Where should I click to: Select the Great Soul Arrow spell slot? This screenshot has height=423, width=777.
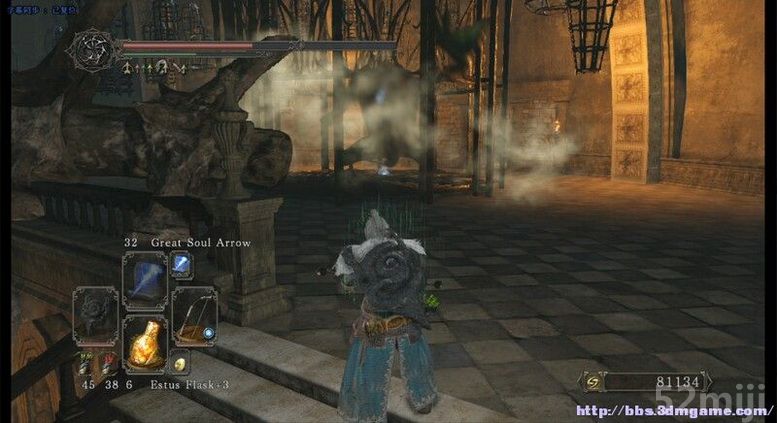pos(145,279)
